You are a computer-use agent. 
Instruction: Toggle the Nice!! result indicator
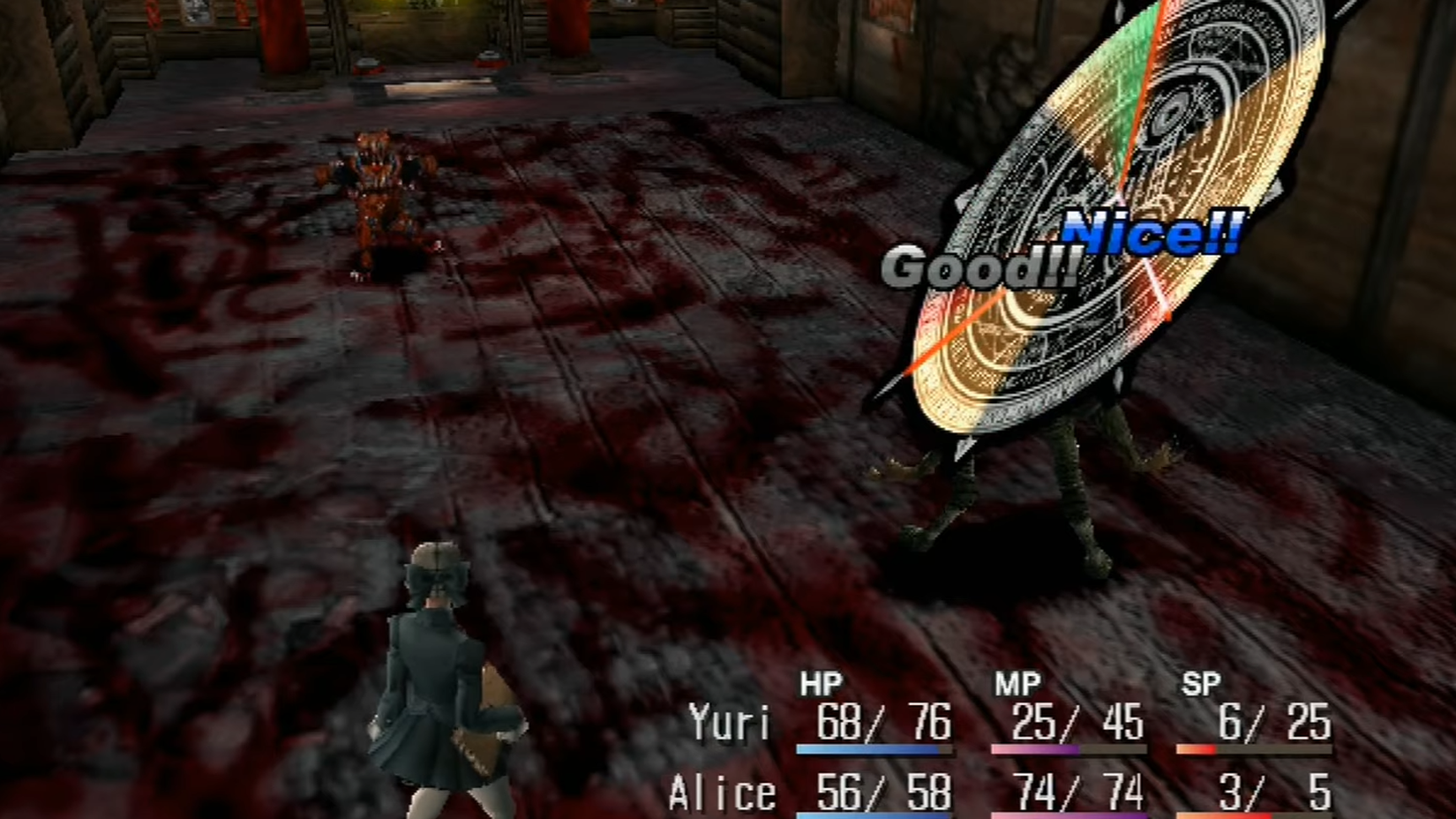1153,234
